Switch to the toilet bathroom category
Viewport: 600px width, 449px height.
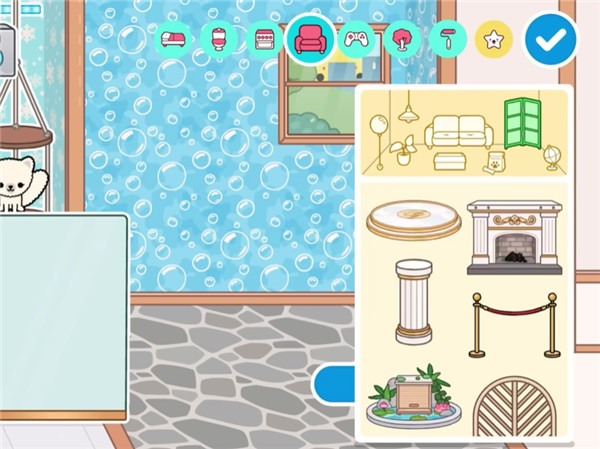click(220, 39)
